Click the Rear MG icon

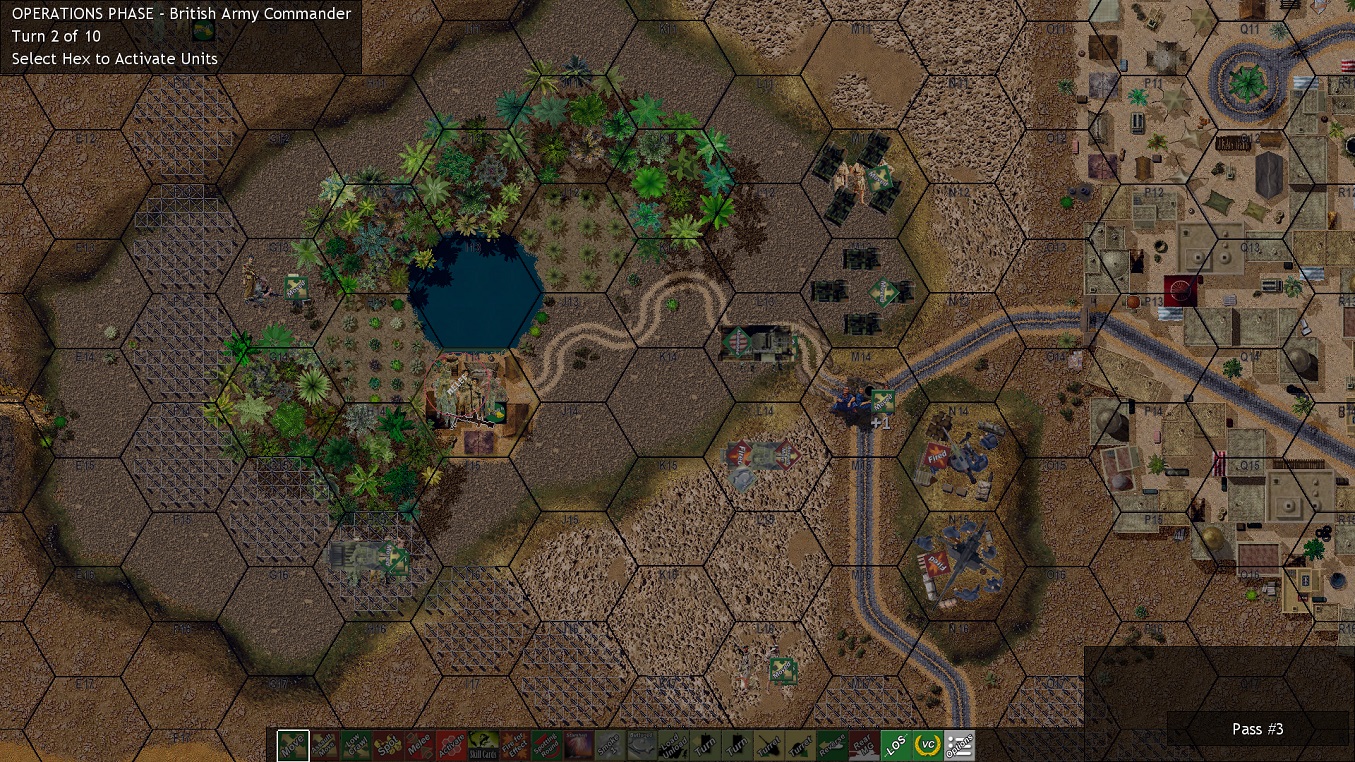[x=864, y=745]
